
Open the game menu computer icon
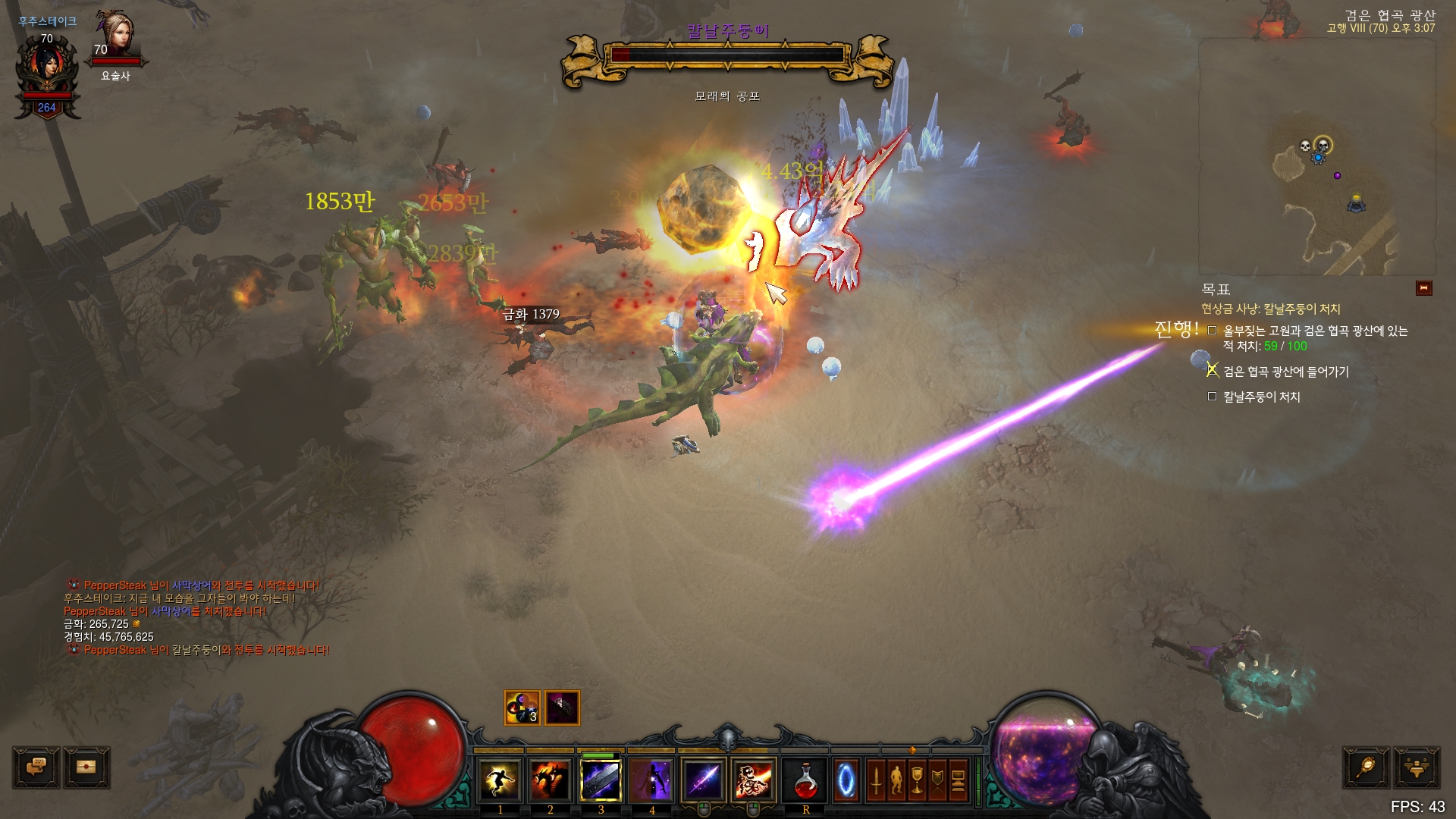958,781
